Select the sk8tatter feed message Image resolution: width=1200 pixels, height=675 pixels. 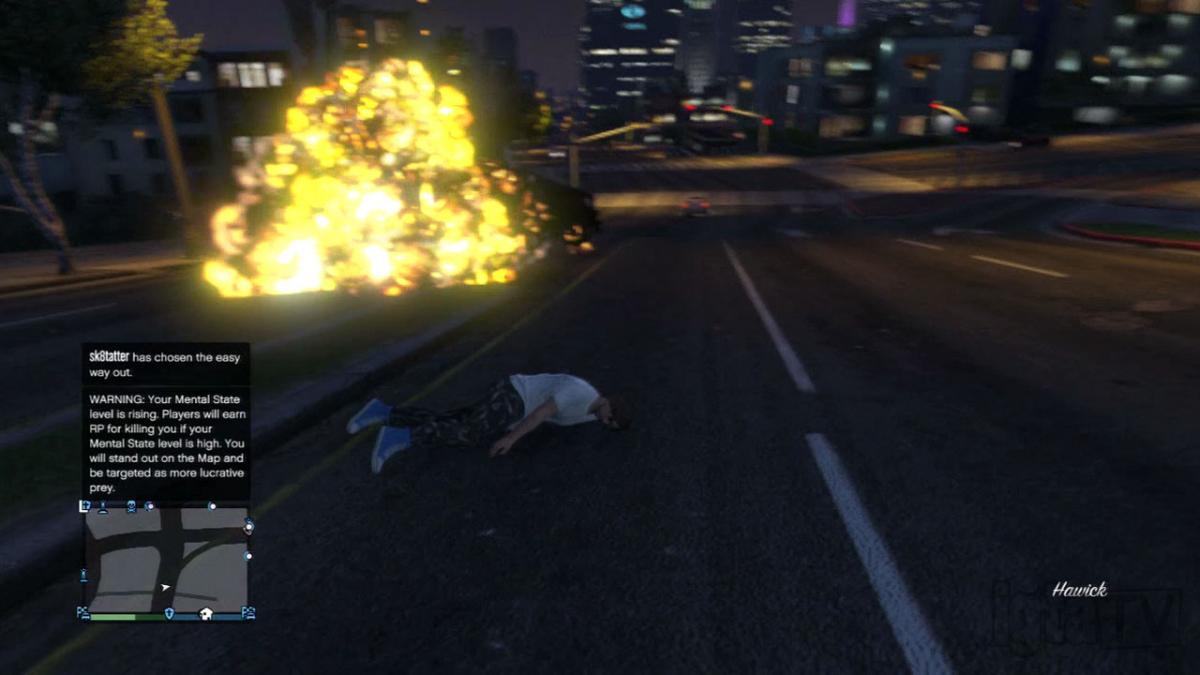pos(166,365)
